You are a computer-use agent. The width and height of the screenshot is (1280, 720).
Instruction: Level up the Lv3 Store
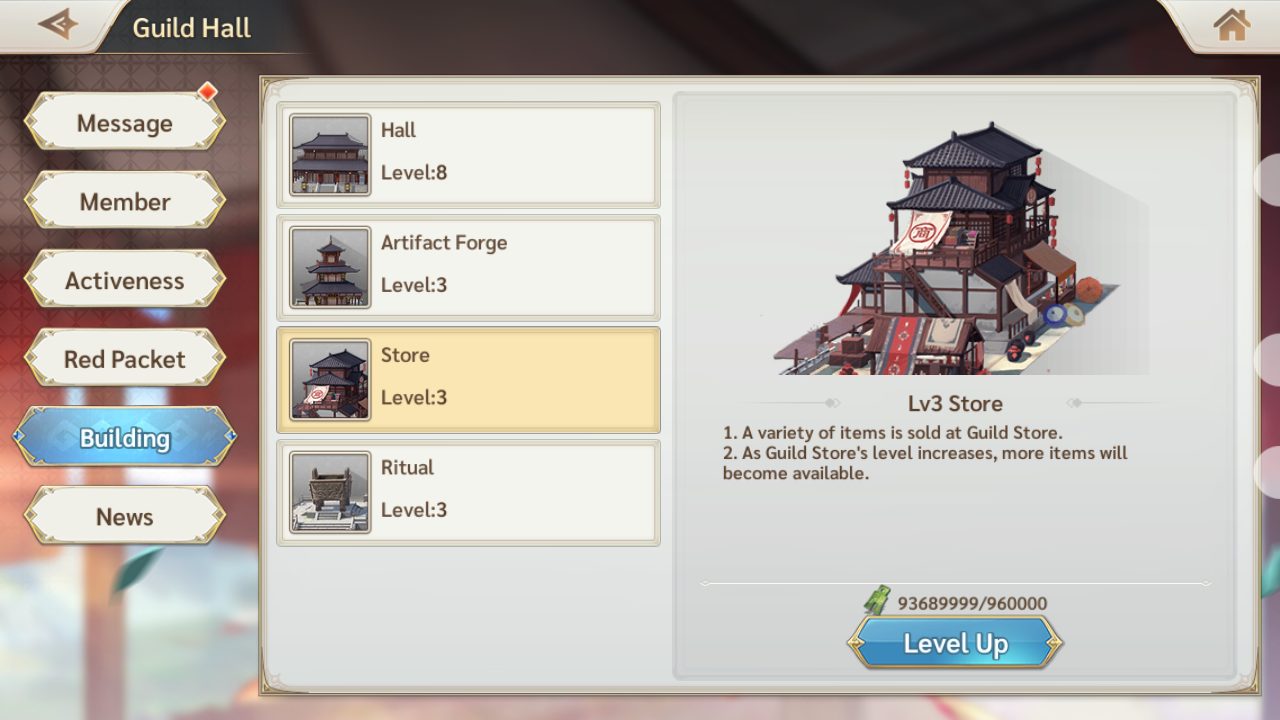[955, 643]
